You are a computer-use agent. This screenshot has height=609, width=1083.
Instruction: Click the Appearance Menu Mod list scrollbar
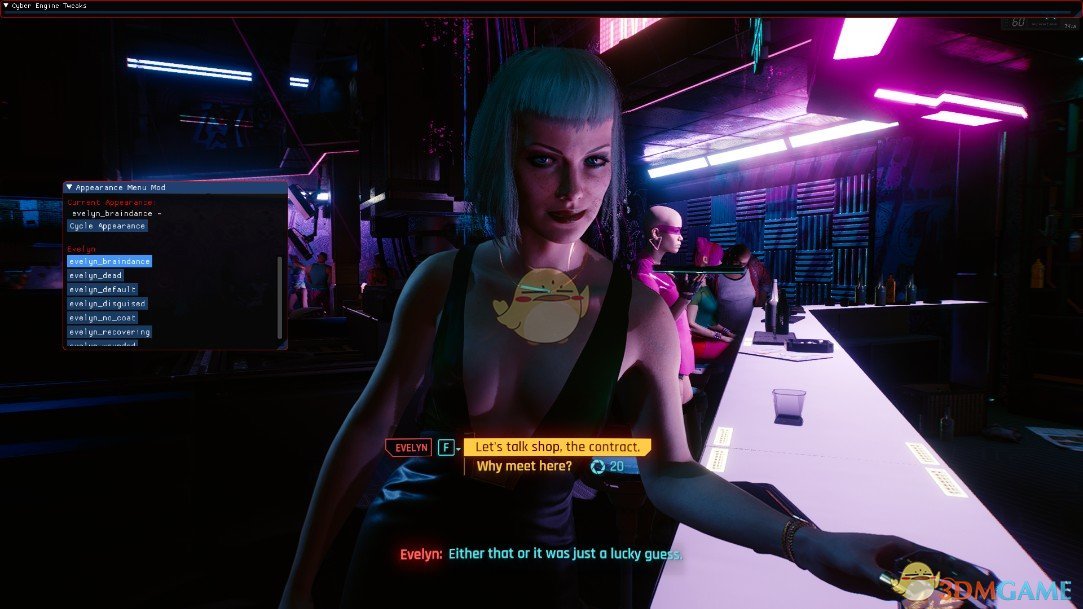280,297
